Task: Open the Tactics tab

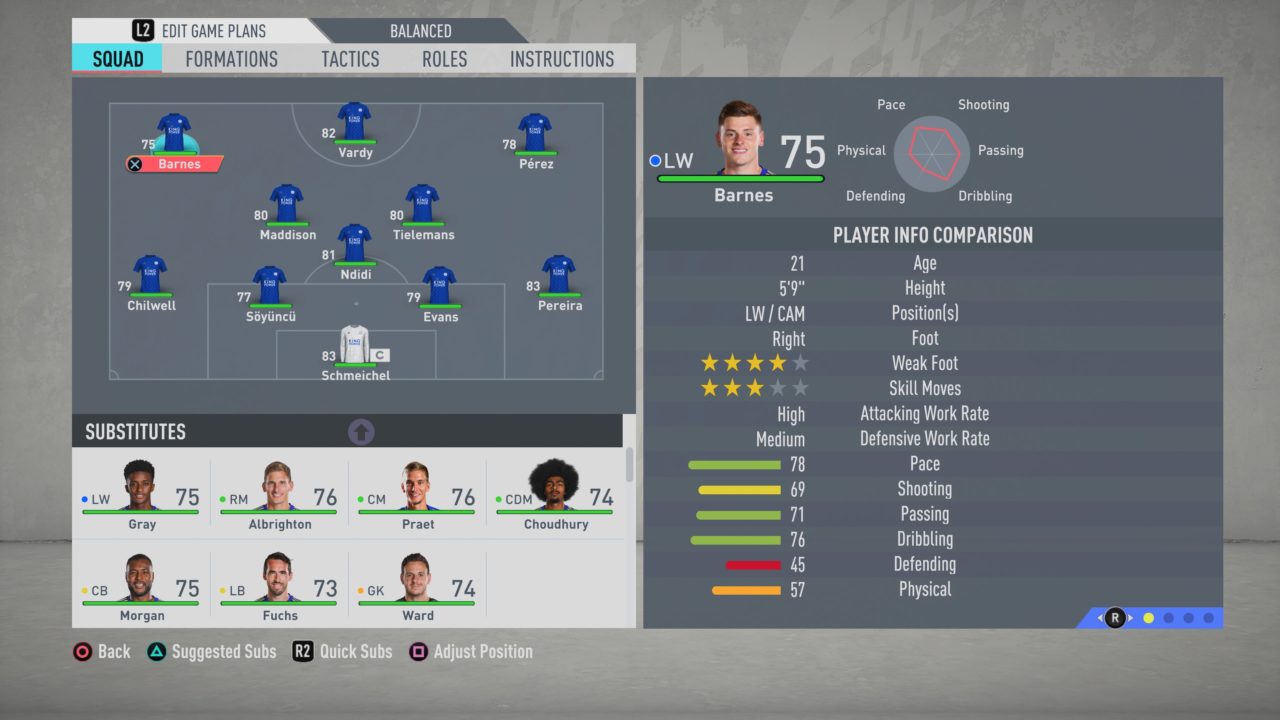Action: pyautogui.click(x=350, y=59)
